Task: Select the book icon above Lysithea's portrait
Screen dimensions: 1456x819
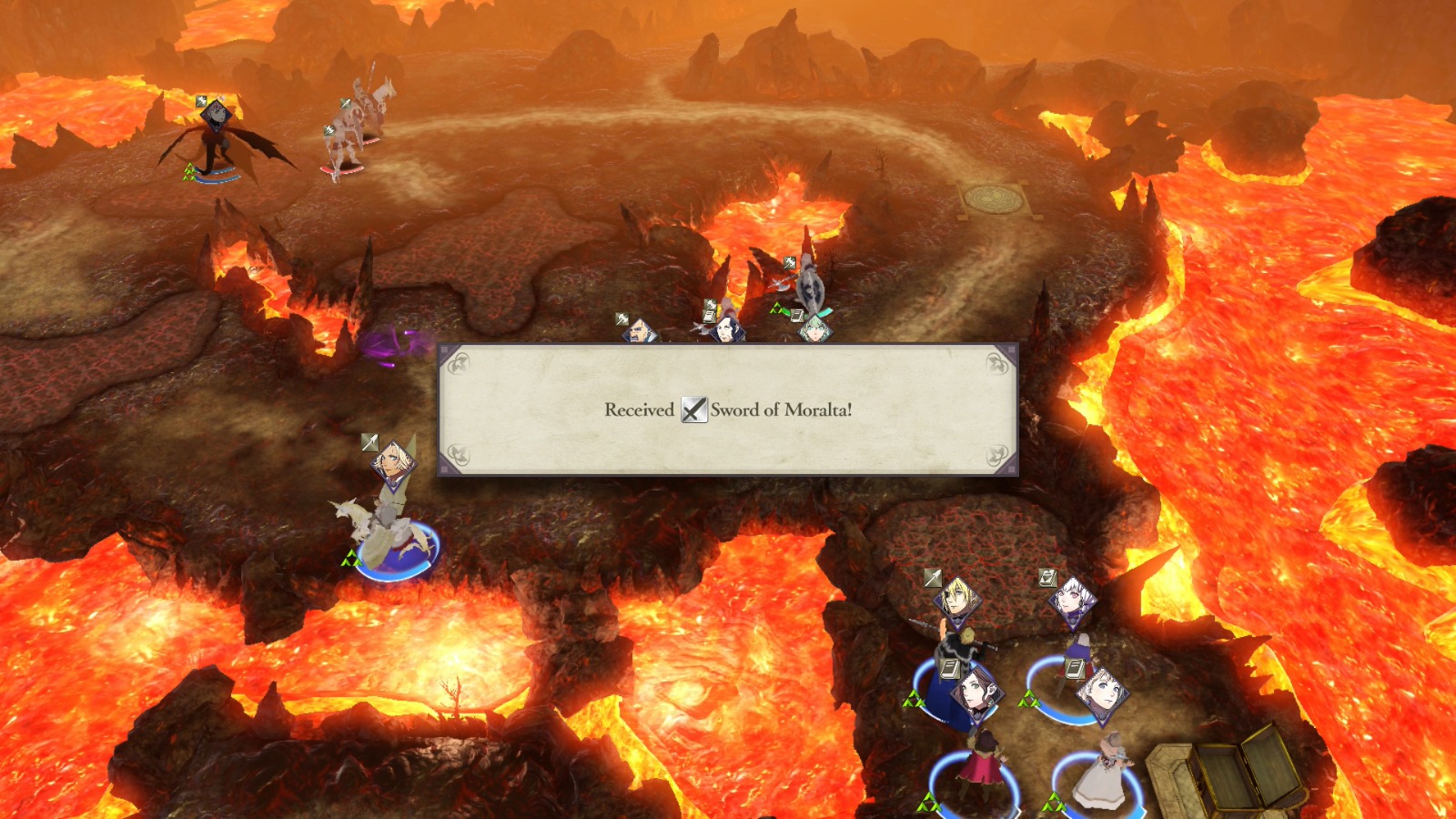Action: click(1047, 580)
